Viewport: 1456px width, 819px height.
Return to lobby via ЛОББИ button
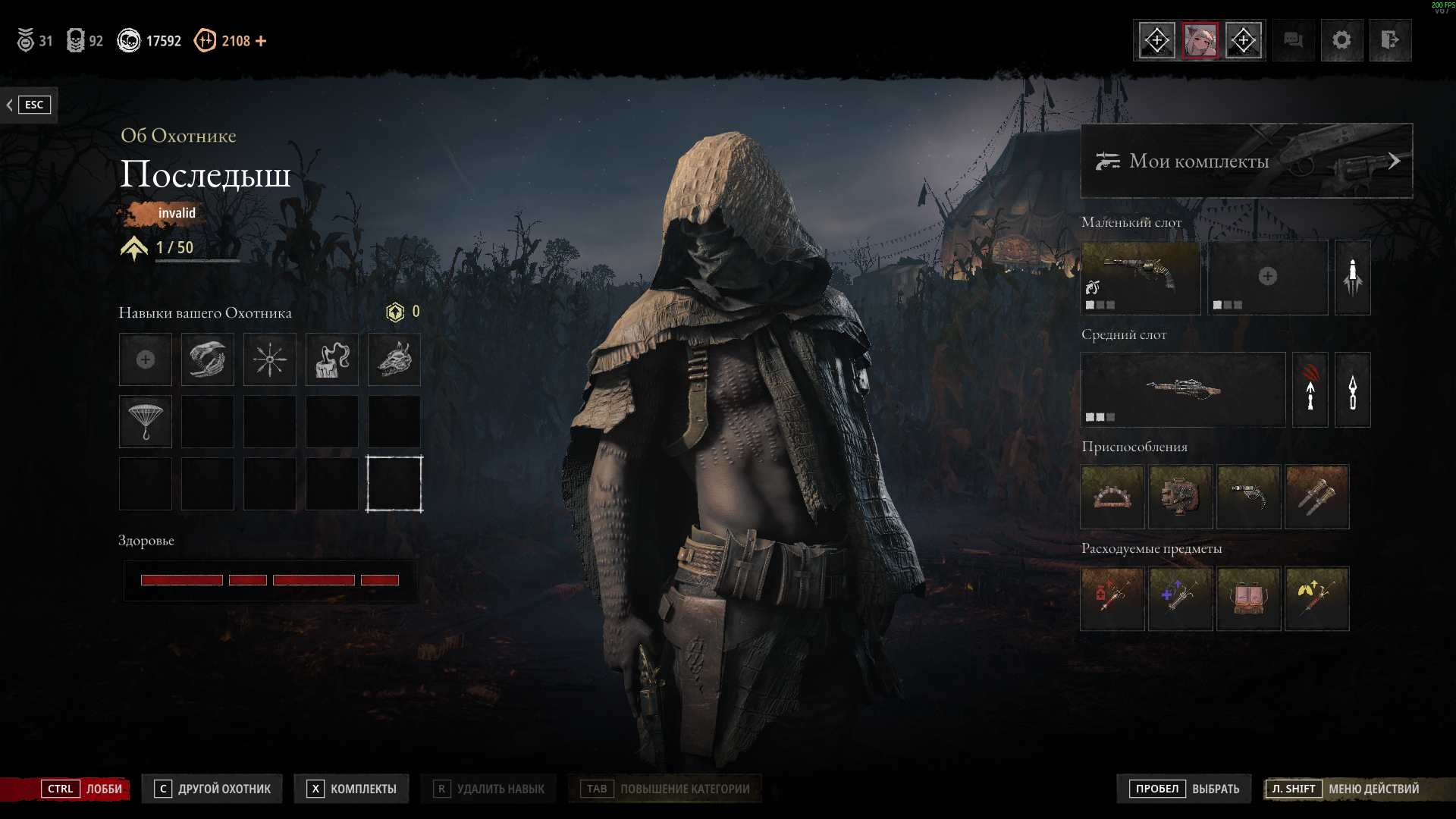(x=83, y=789)
